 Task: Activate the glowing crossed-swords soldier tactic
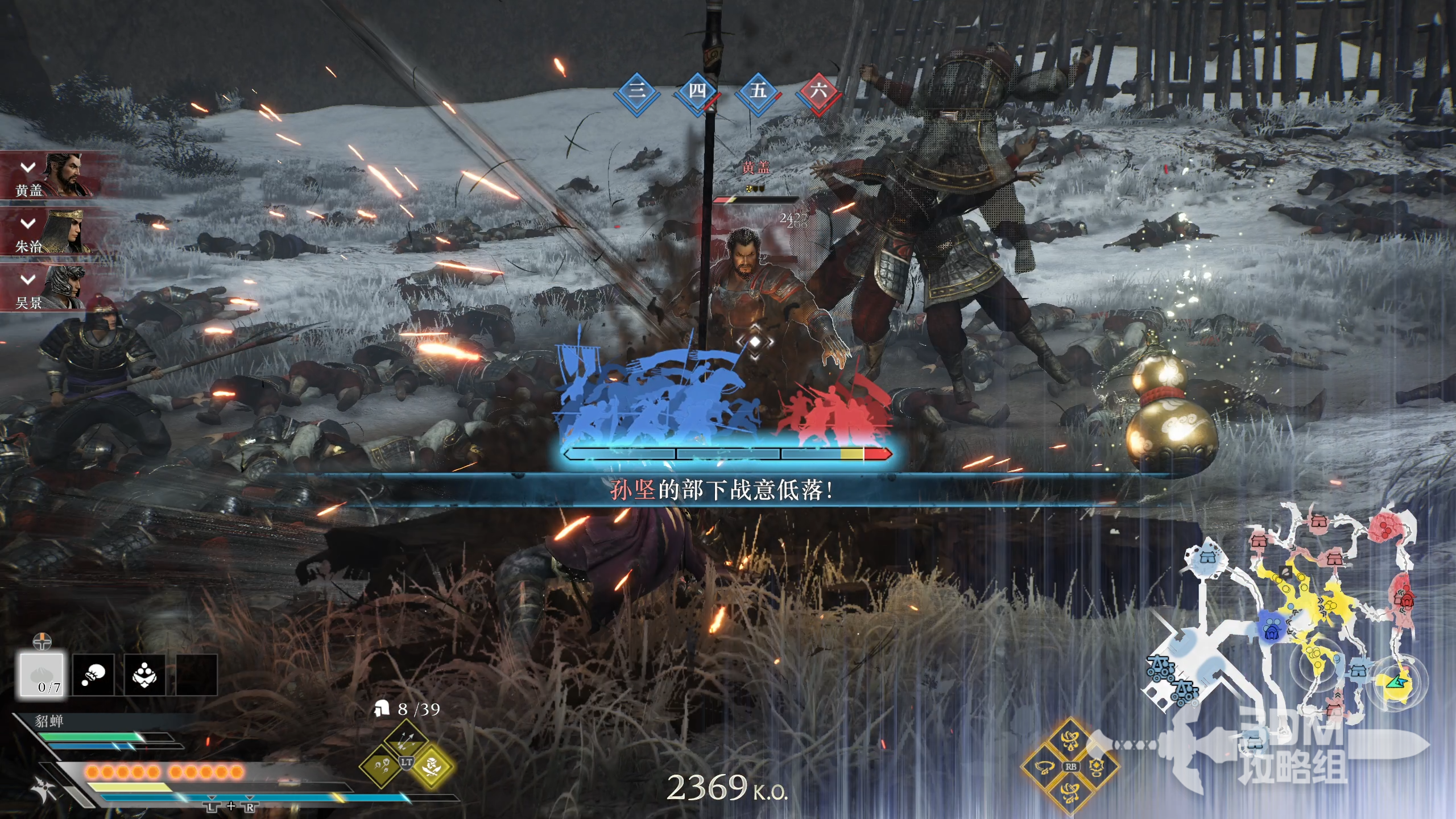coord(432,766)
